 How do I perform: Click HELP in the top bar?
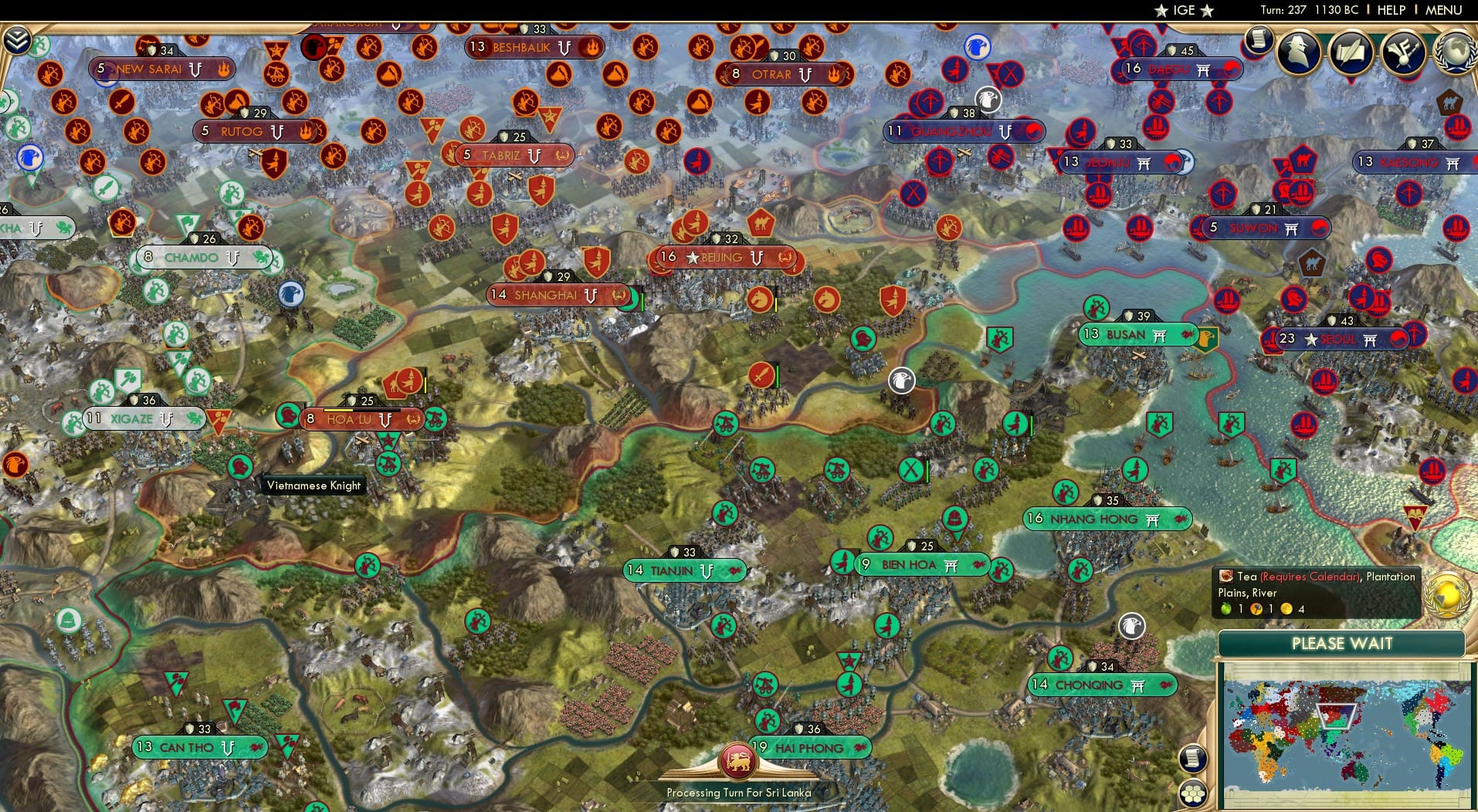[x=1391, y=10]
